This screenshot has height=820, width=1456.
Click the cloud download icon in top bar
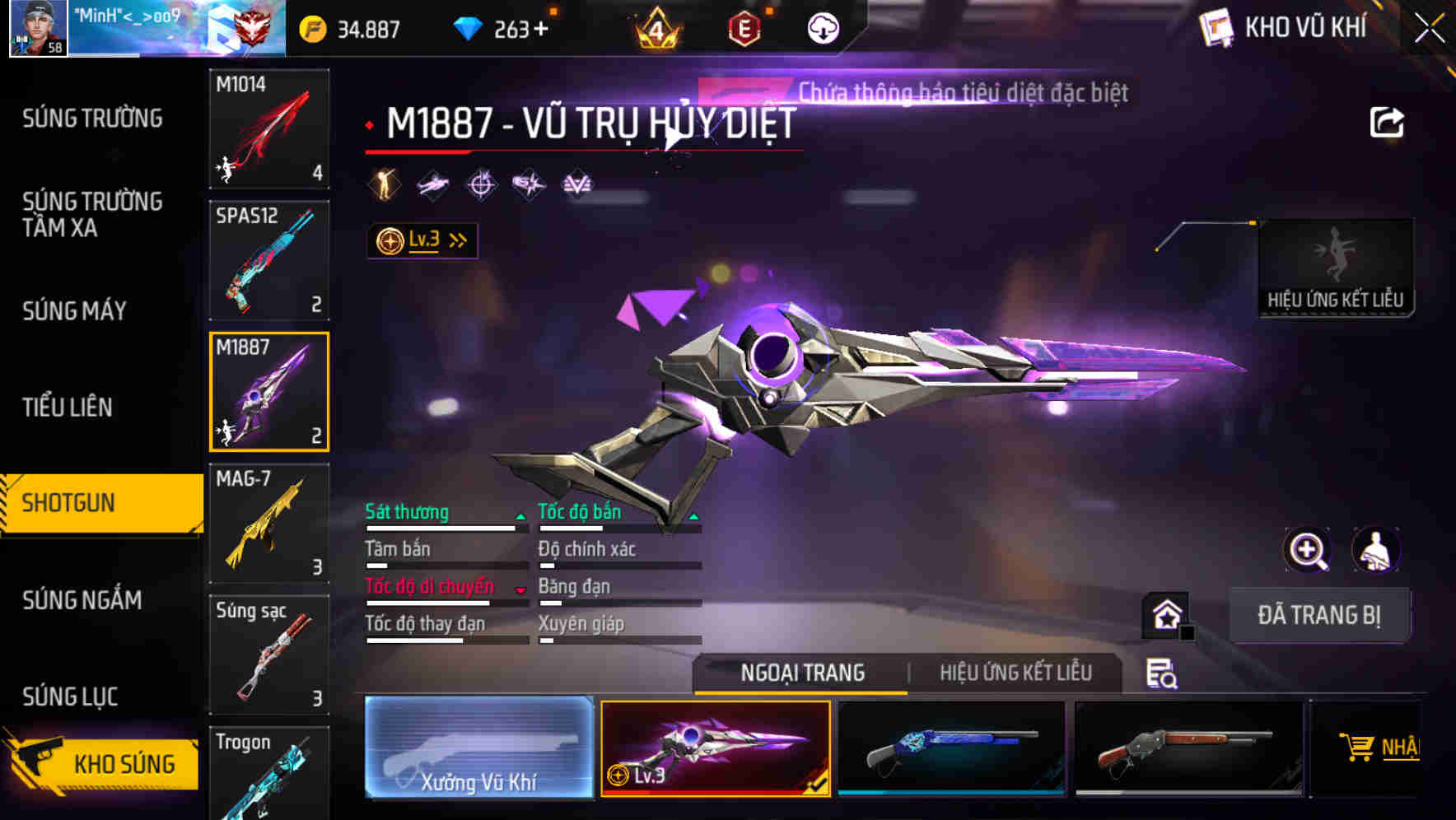(824, 27)
